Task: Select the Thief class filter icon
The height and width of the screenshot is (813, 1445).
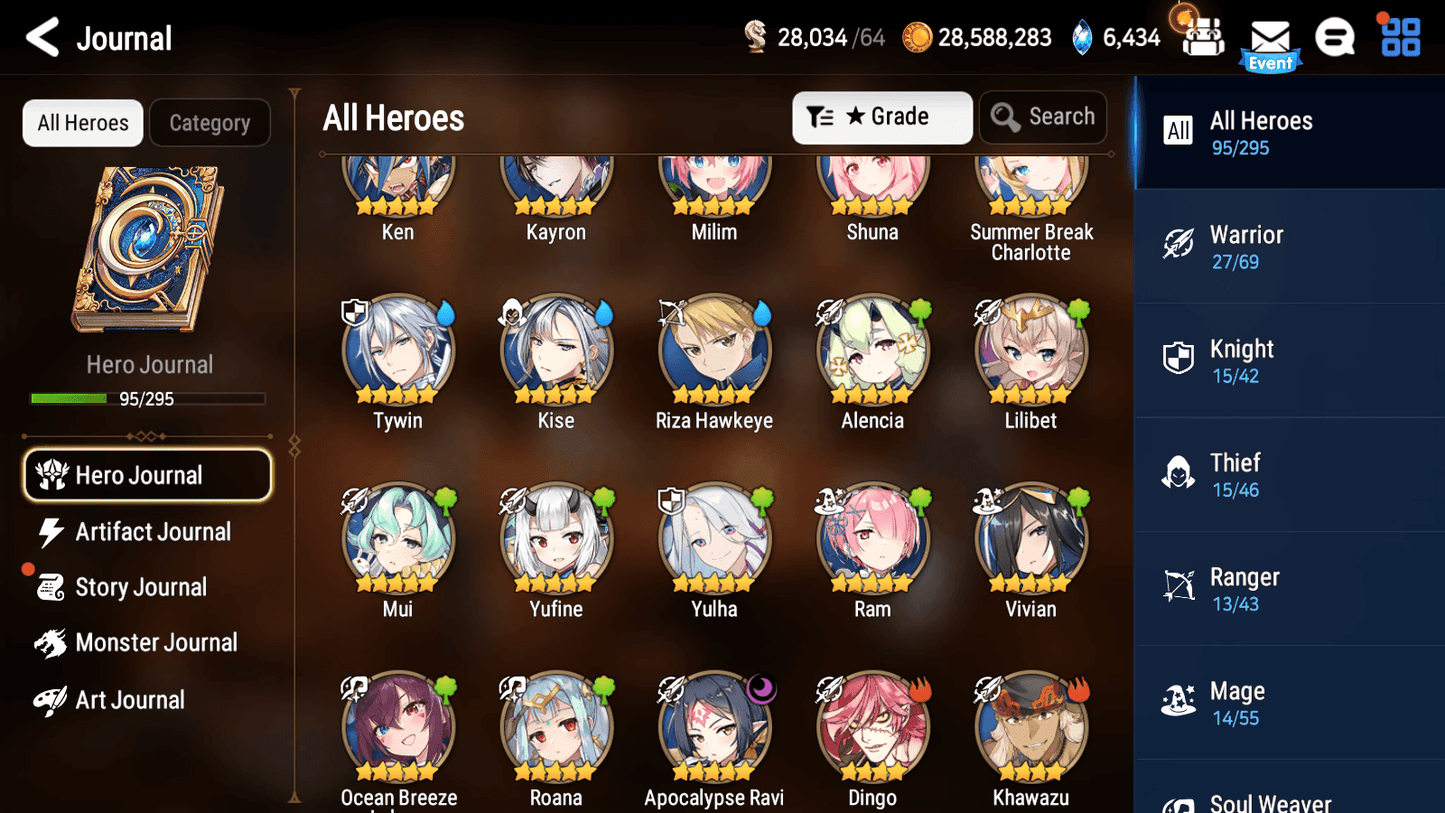Action: [1180, 473]
